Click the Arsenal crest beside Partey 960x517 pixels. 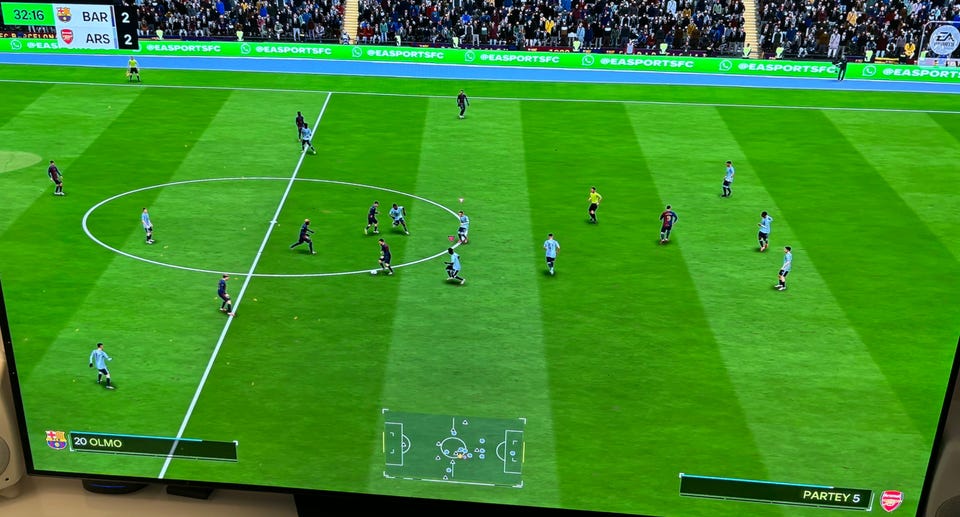(891, 500)
